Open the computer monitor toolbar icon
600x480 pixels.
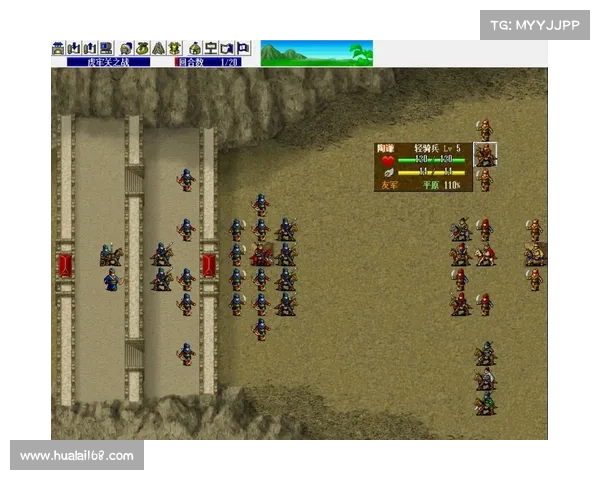(107, 48)
